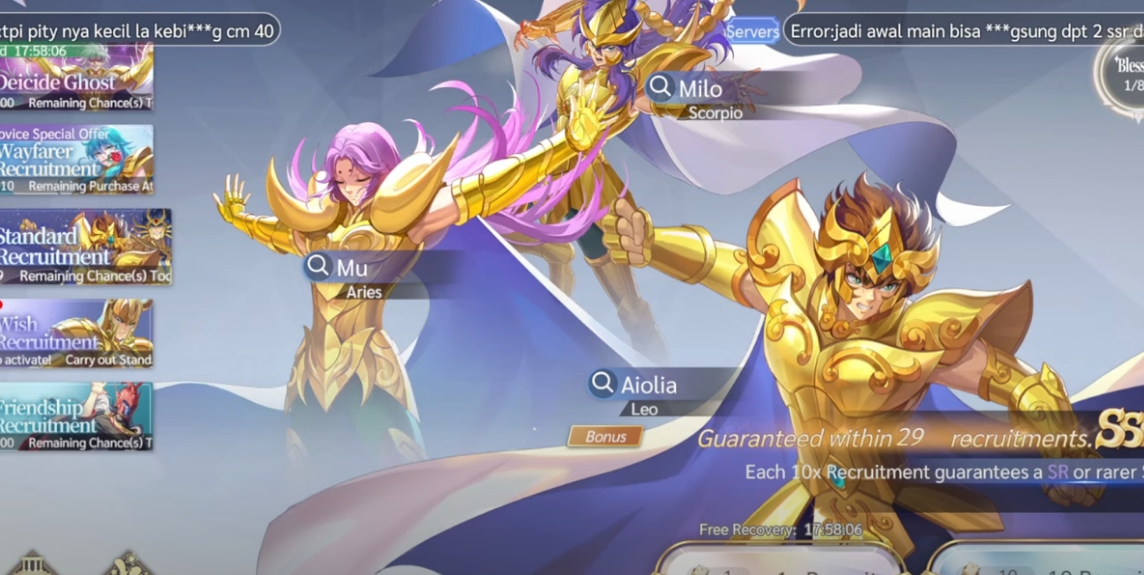Screen dimensions: 1144x575
Task: Choose the Wish Recruitment banner
Action: click(x=76, y=333)
